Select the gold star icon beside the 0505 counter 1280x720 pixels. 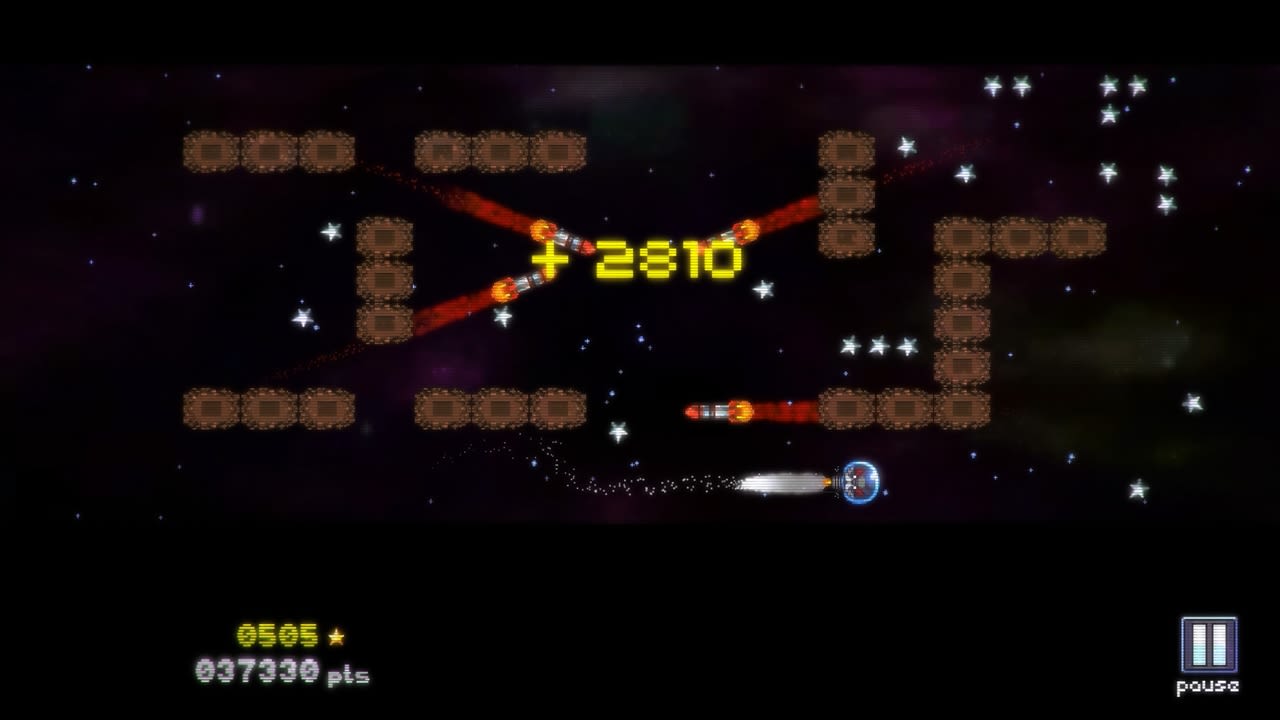coord(336,635)
